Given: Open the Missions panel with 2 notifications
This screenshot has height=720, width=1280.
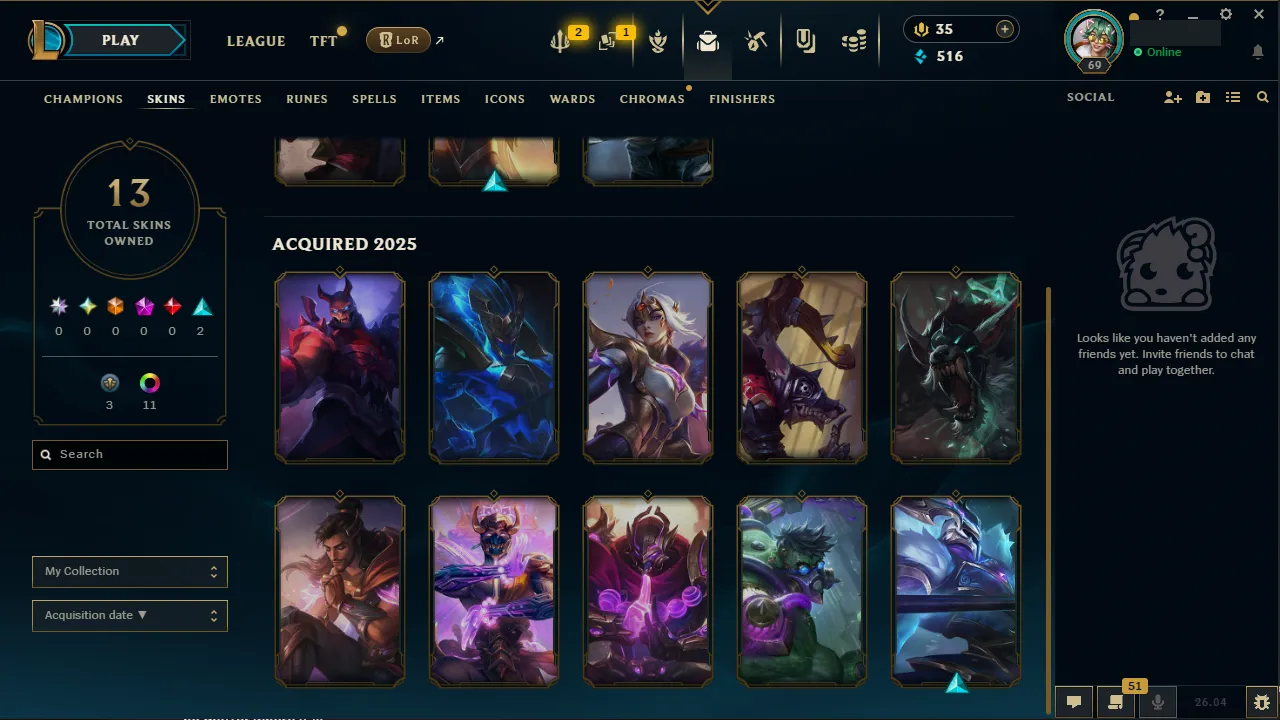Looking at the screenshot, I should coord(560,42).
